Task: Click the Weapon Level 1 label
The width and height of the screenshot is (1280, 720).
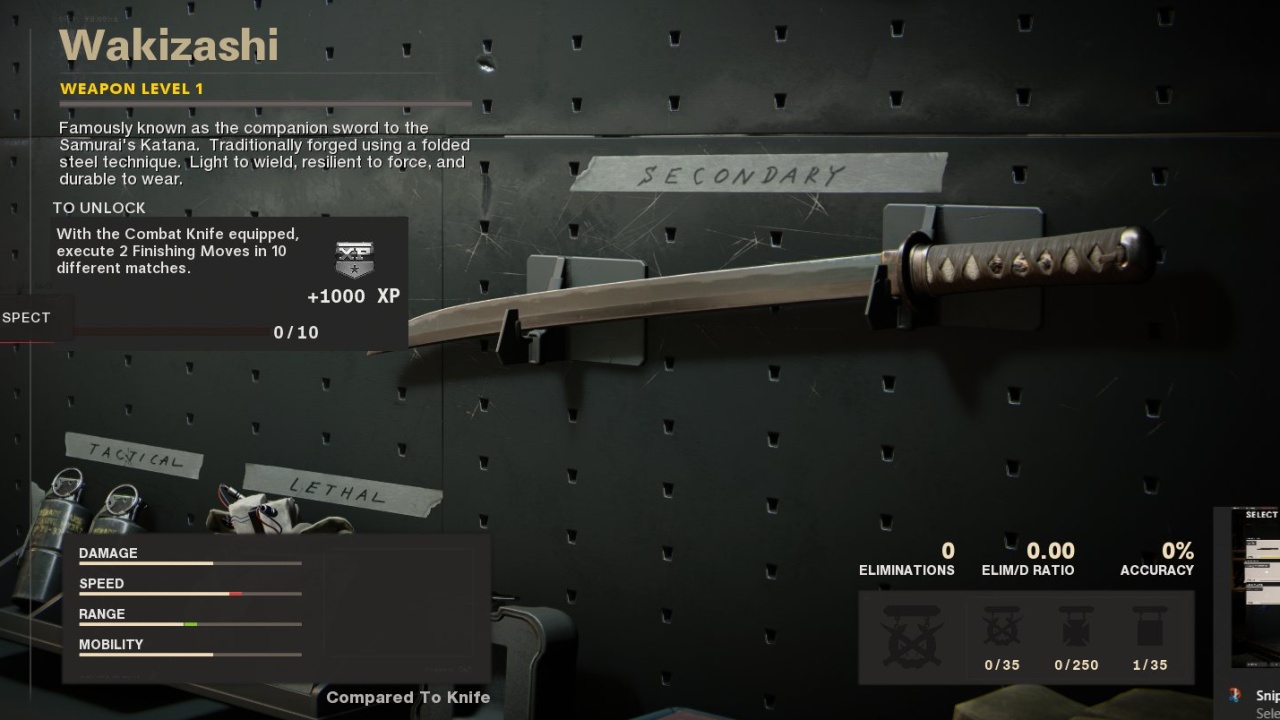Action: [132, 88]
